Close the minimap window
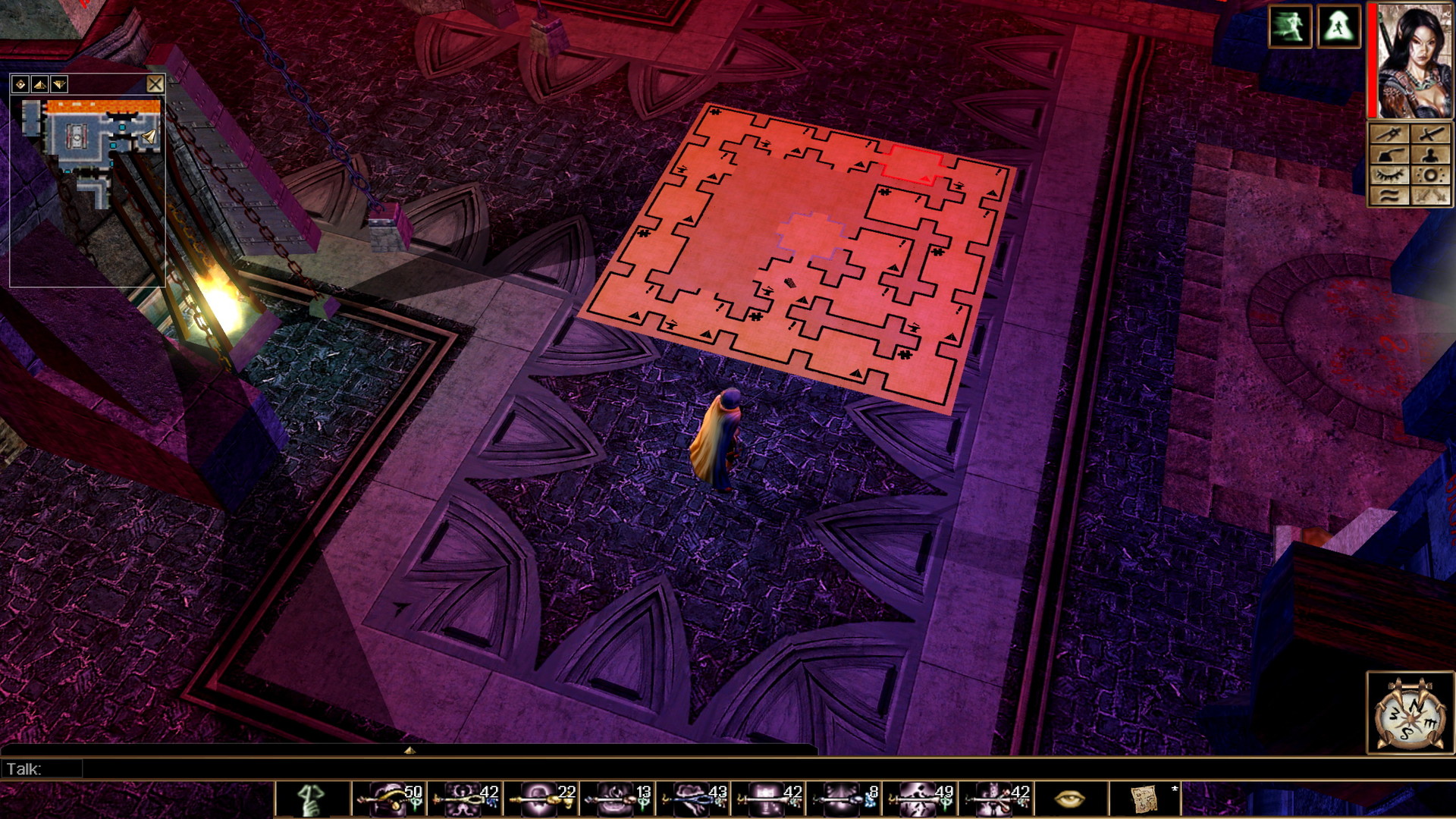Viewport: 1456px width, 819px height. (x=156, y=84)
